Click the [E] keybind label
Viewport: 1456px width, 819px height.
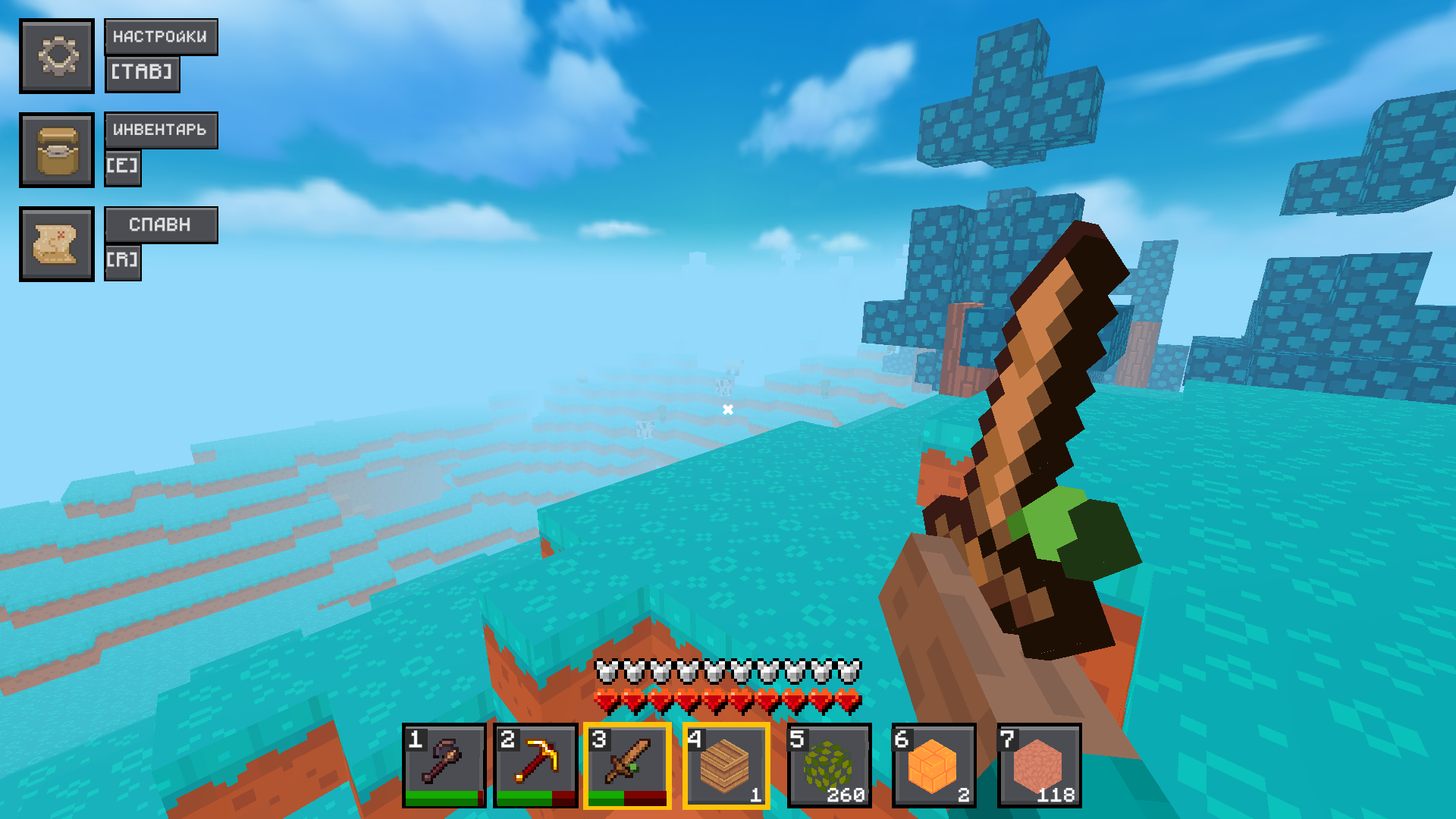tap(123, 168)
